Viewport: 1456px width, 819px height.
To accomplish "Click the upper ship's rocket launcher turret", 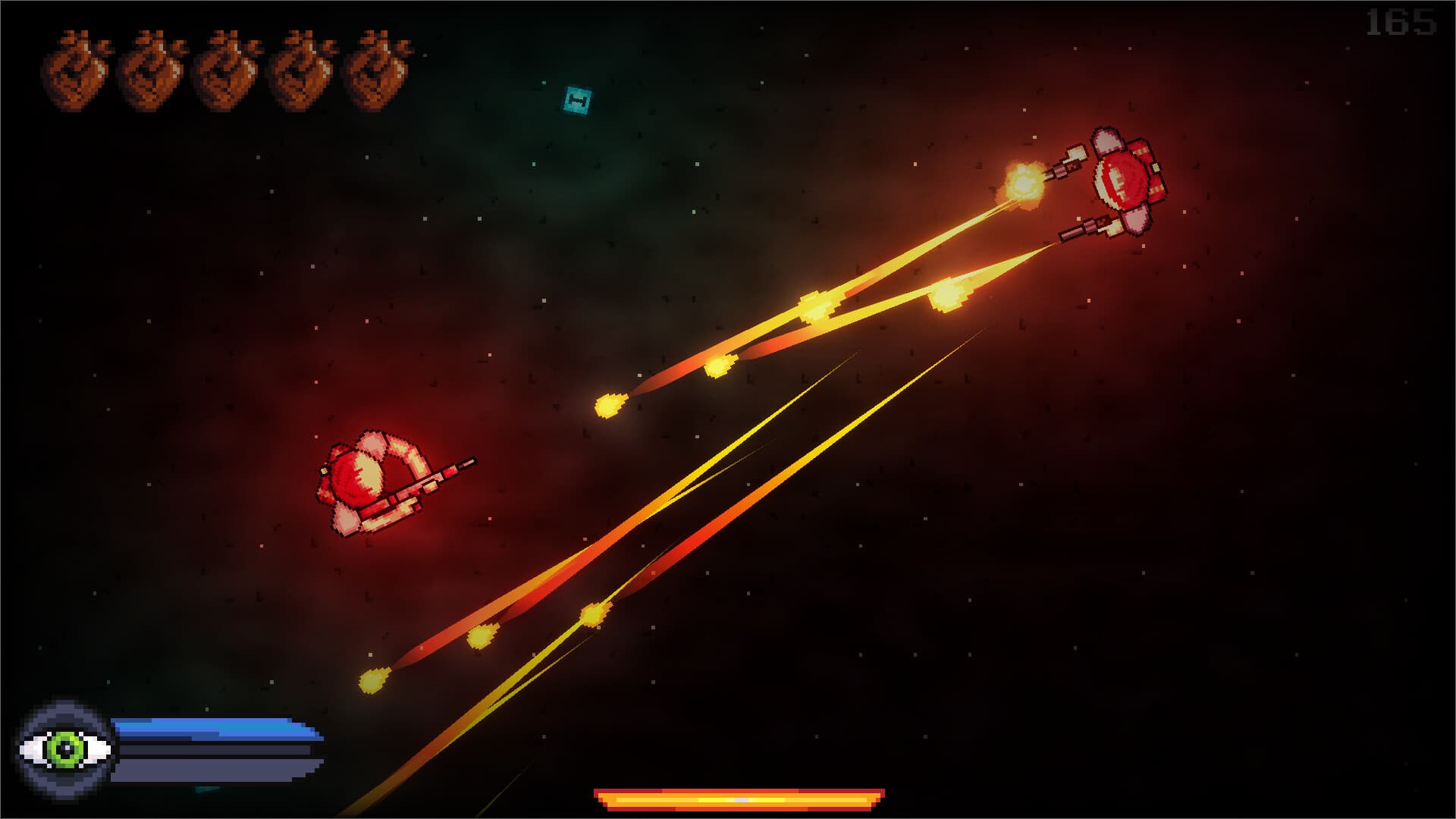I will 1077,152.
